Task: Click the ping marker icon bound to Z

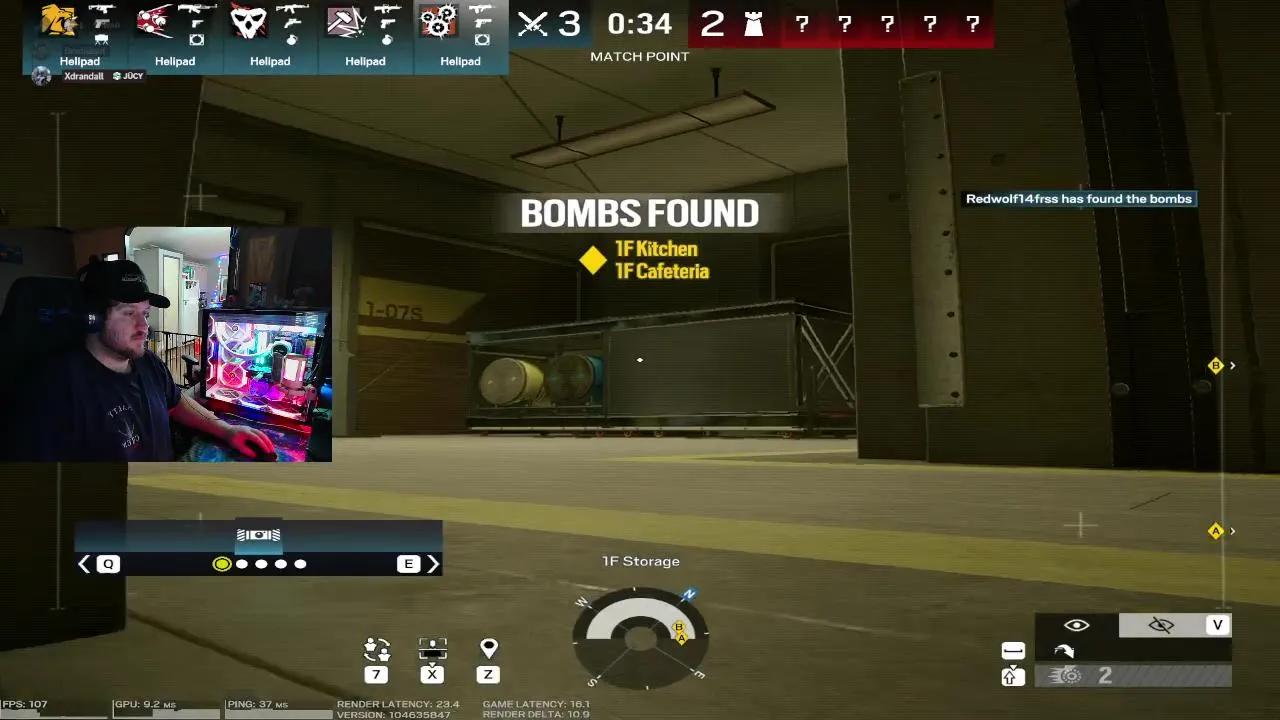Action: point(488,649)
